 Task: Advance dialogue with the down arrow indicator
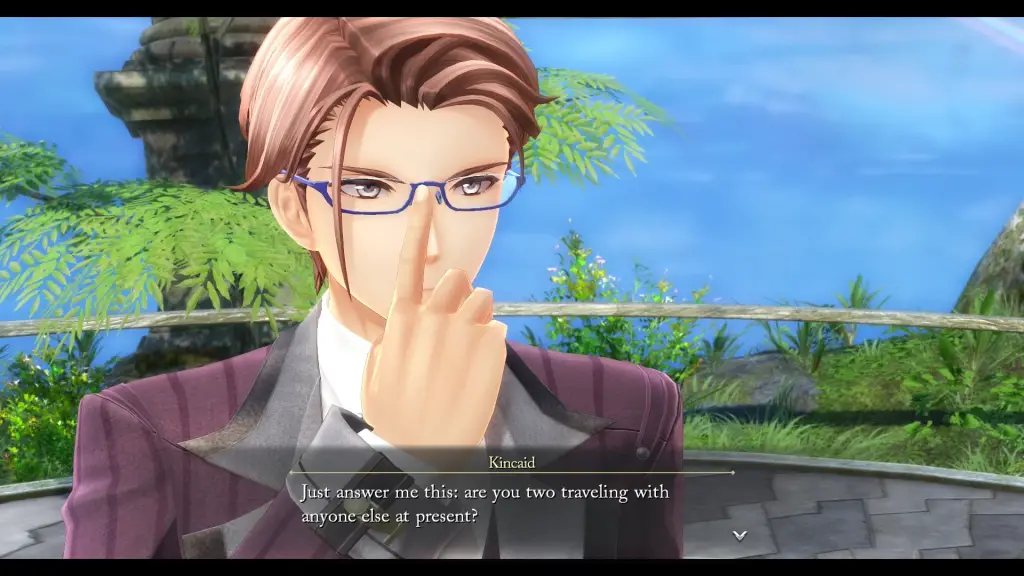tap(739, 535)
